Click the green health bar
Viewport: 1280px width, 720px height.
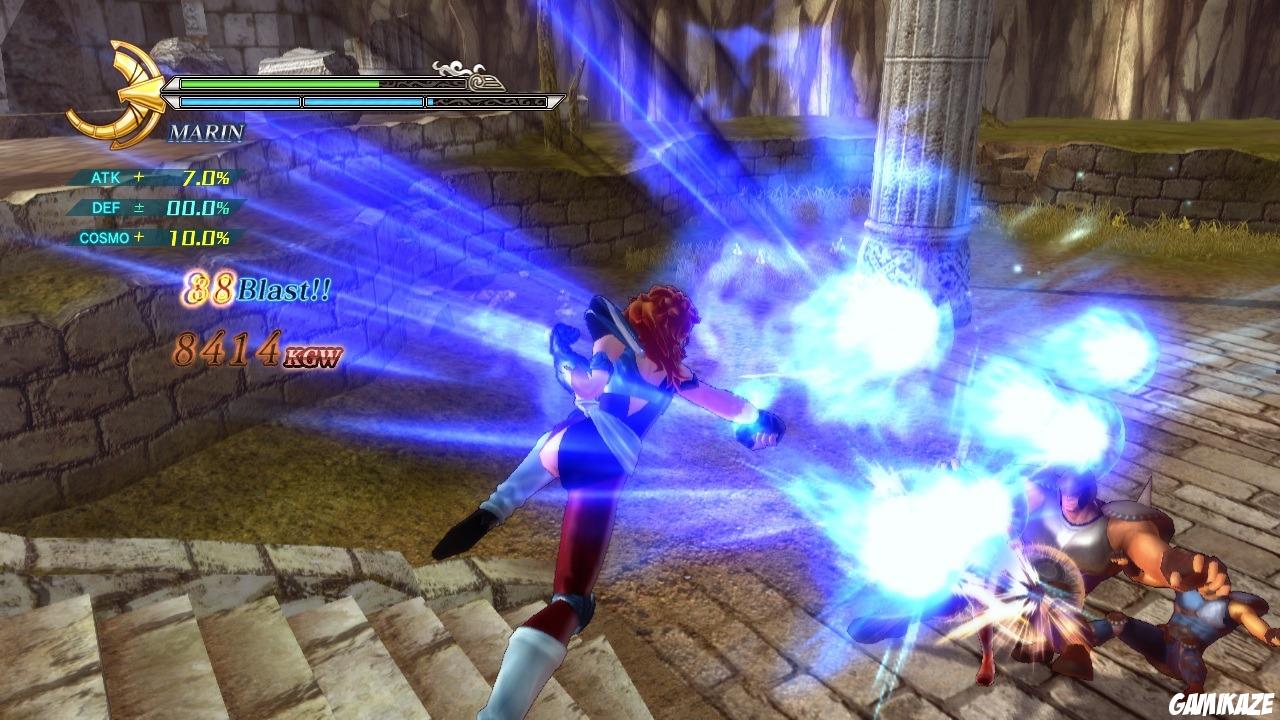280,82
